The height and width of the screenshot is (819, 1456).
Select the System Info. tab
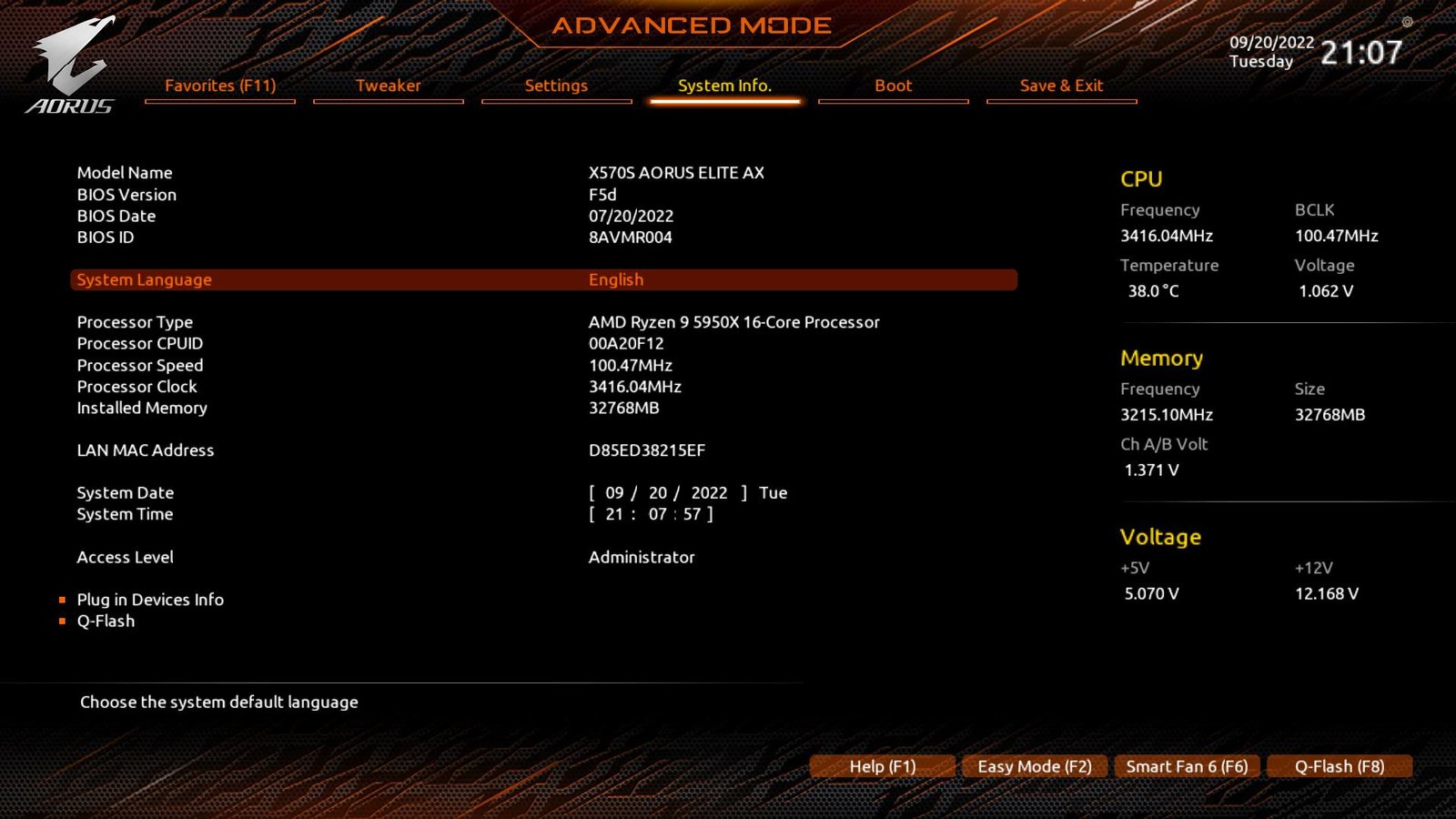(724, 86)
